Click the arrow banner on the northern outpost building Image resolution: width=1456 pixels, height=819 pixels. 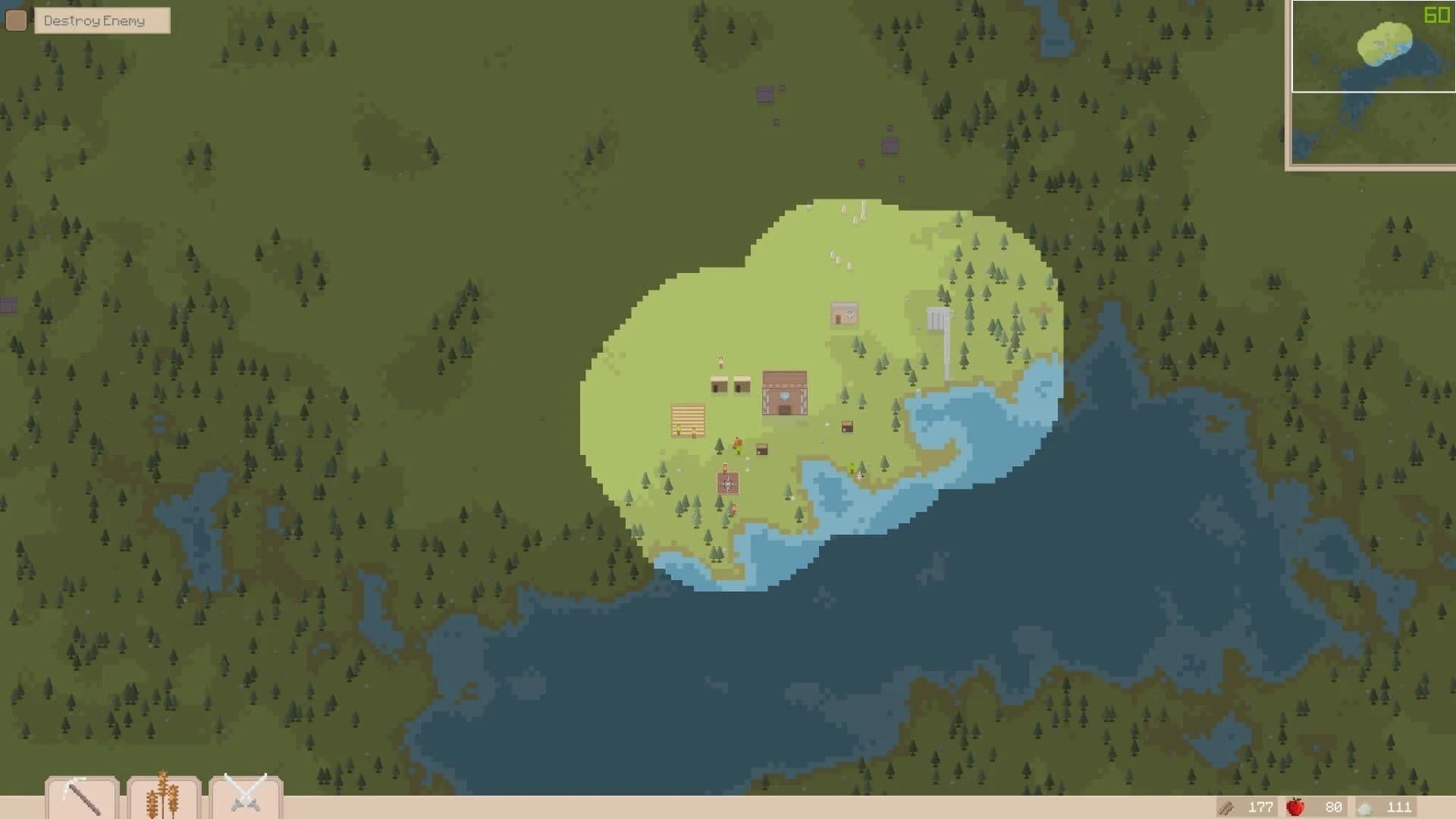coord(849,314)
